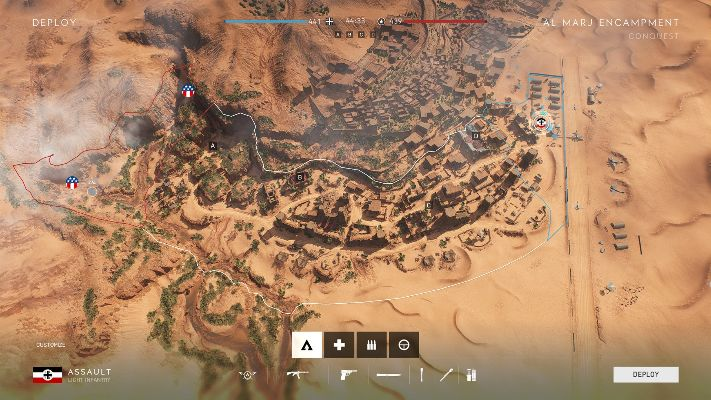Select capture point A on the map
711x400 pixels.
point(212,145)
